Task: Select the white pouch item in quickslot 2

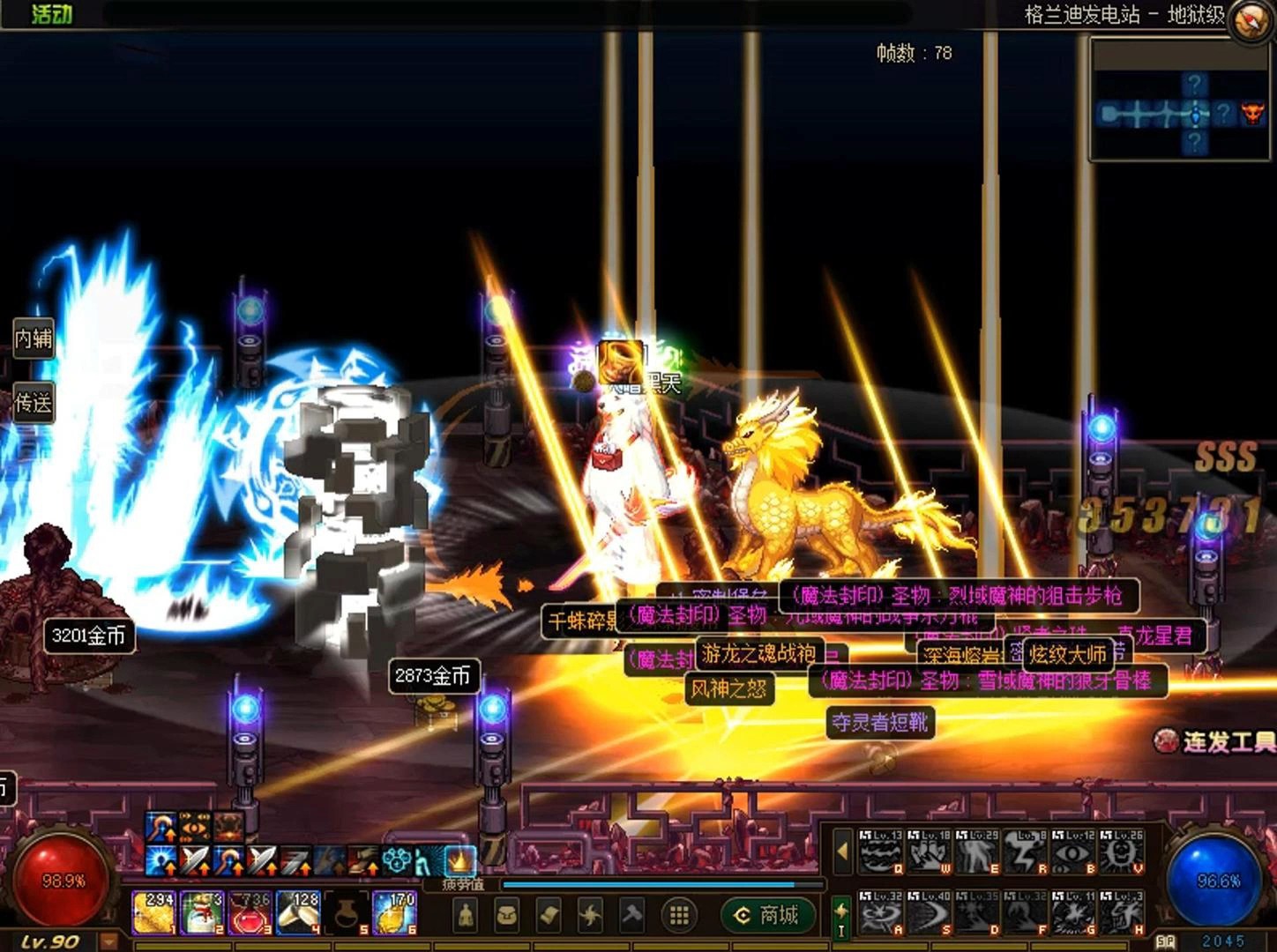Action: pos(202,913)
